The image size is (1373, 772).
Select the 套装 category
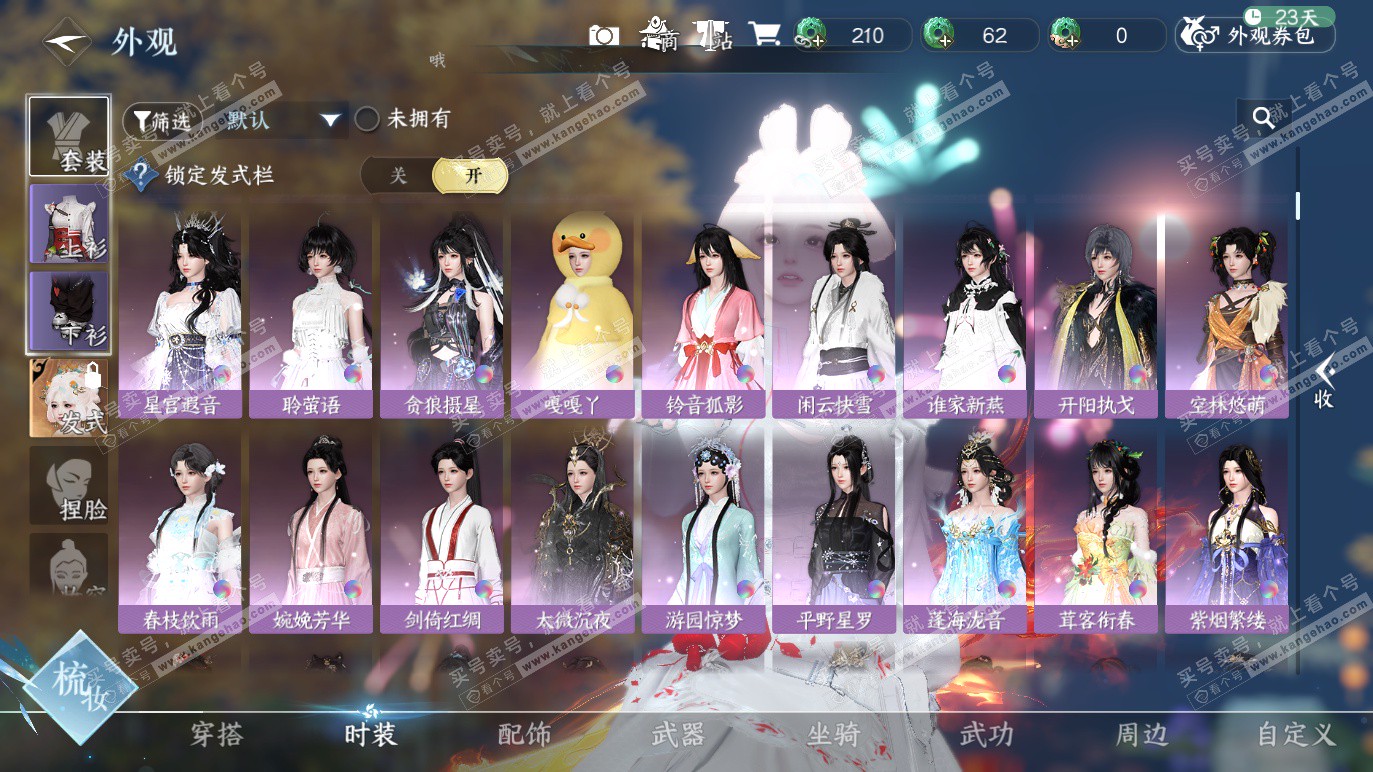(69, 137)
